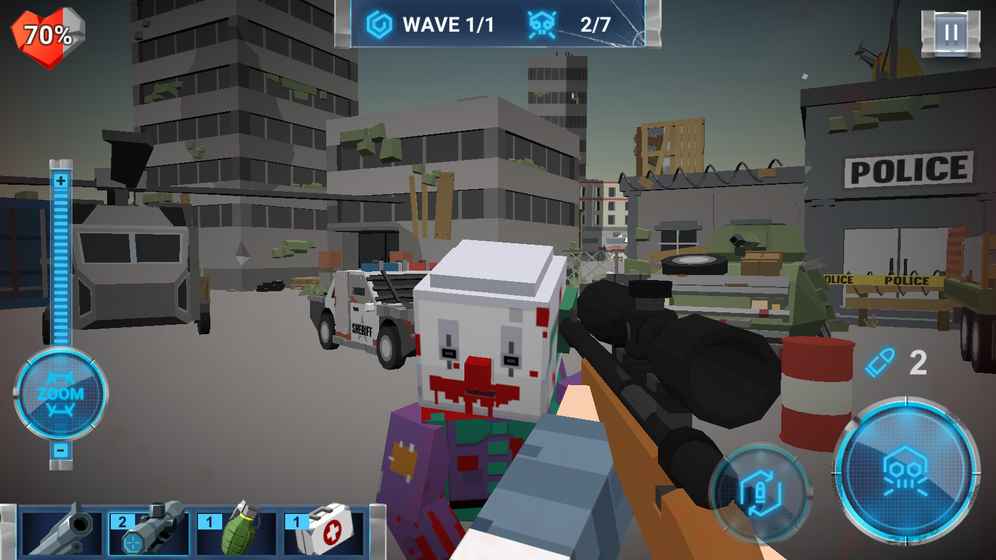Fire using the skull shoot button
Image resolution: width=996 pixels, height=560 pixels.
click(906, 470)
